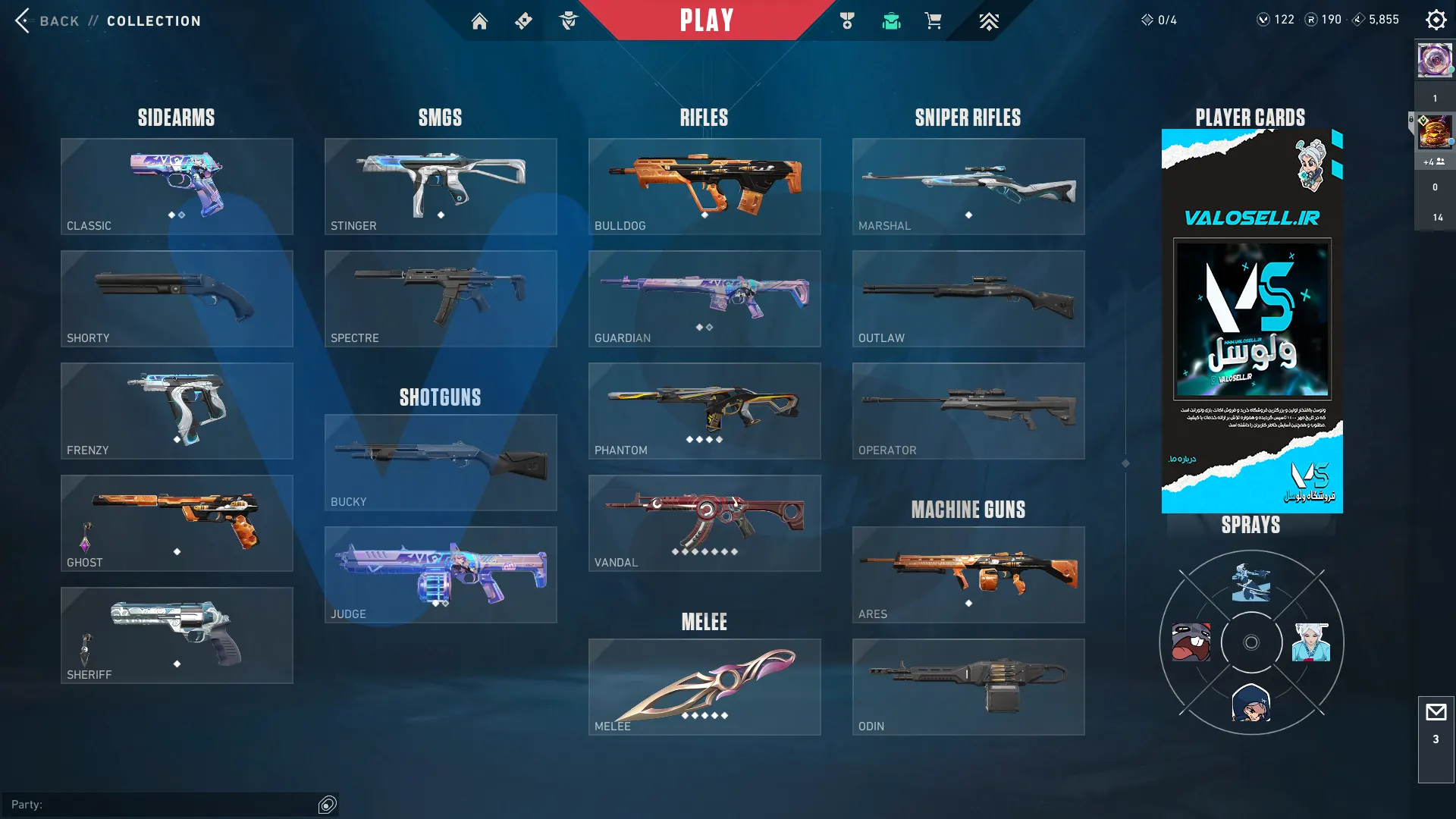Screen dimensions: 1456x819
Task: Go back from the Collection screen
Action: pos(47,21)
